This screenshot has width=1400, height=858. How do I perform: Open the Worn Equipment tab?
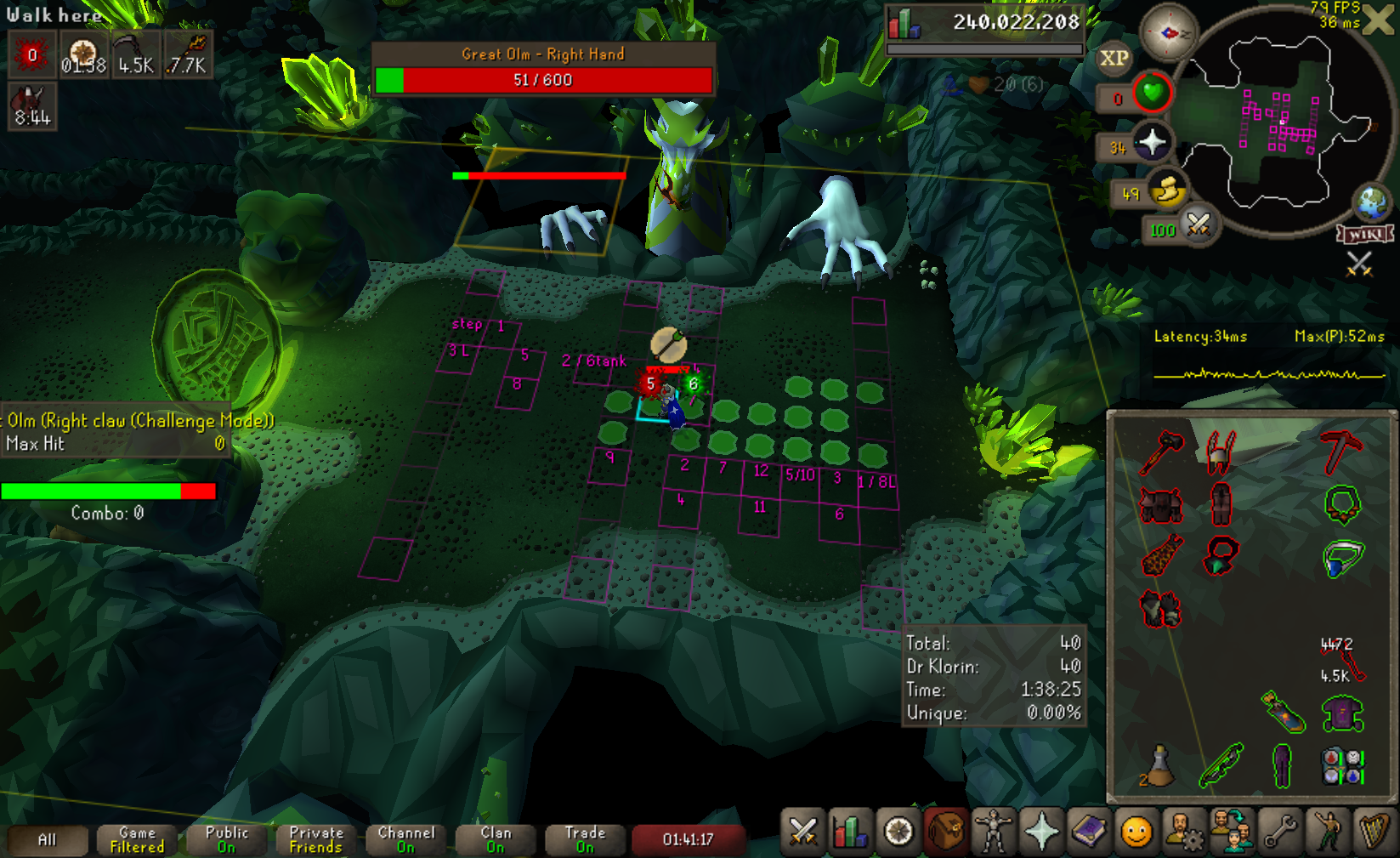click(x=993, y=832)
